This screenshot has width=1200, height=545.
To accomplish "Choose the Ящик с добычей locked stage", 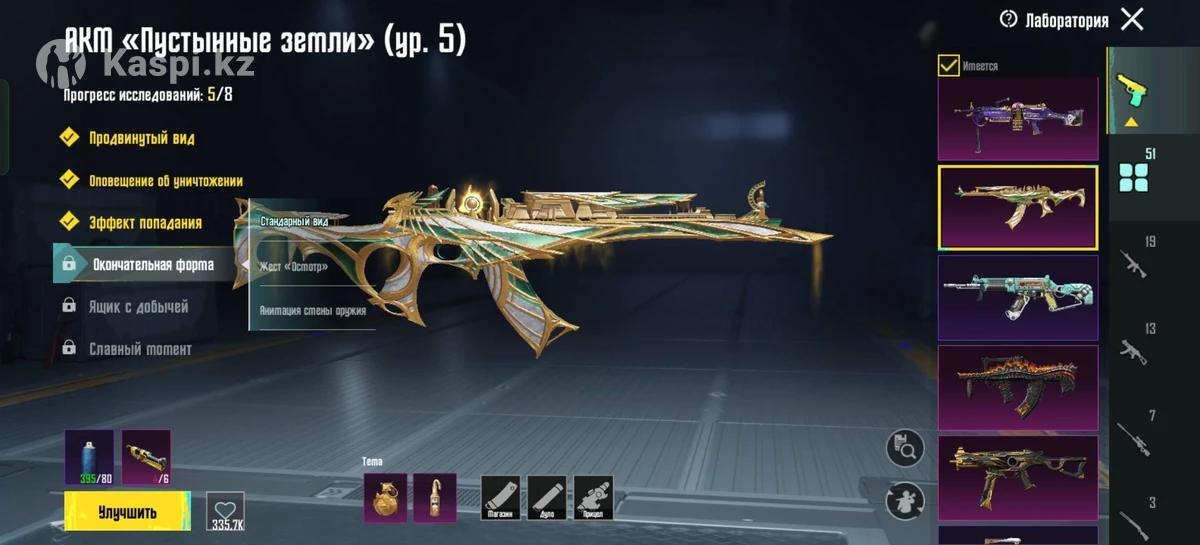I will (138, 307).
